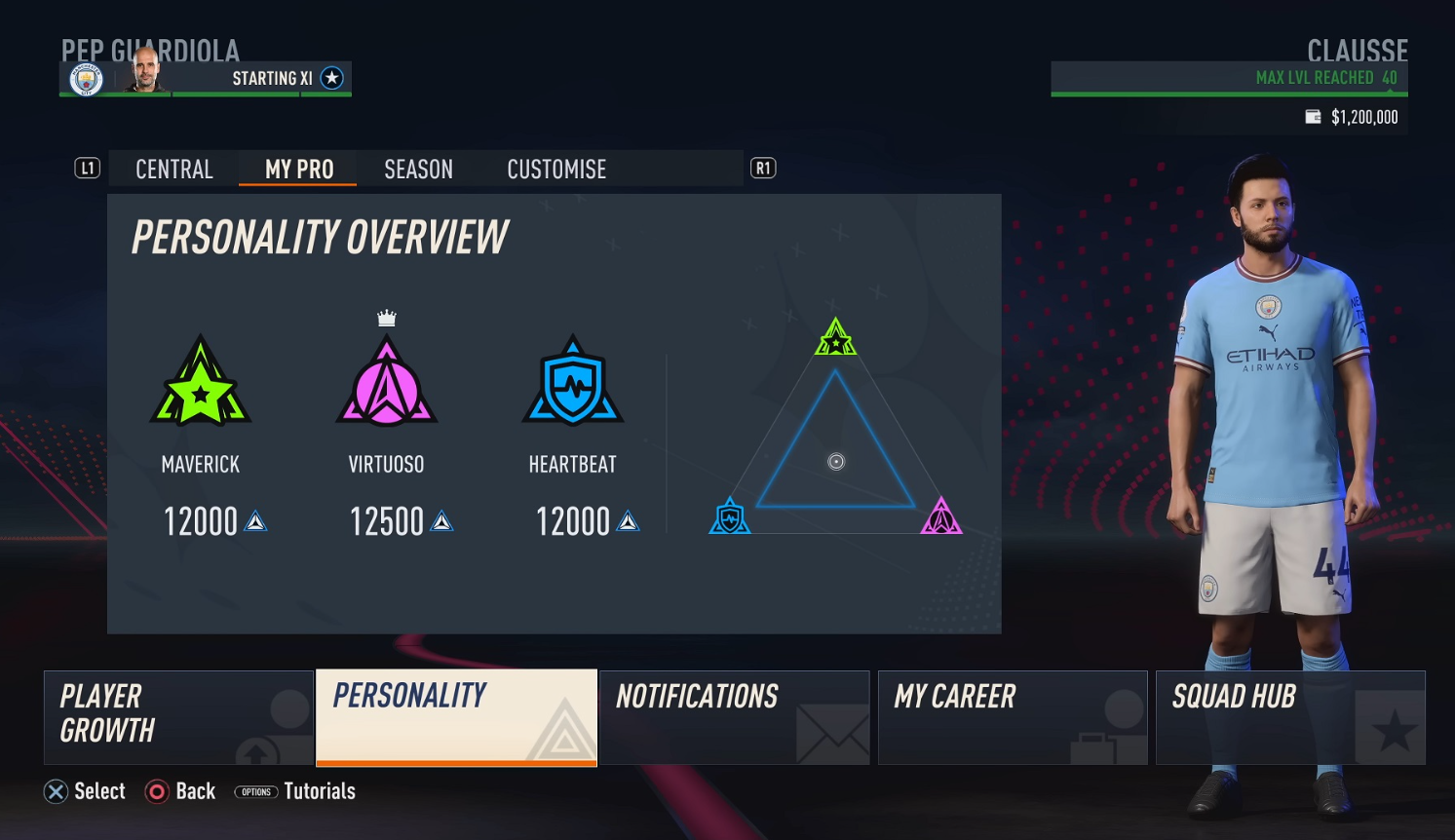Select the Personality tile

pos(456,716)
